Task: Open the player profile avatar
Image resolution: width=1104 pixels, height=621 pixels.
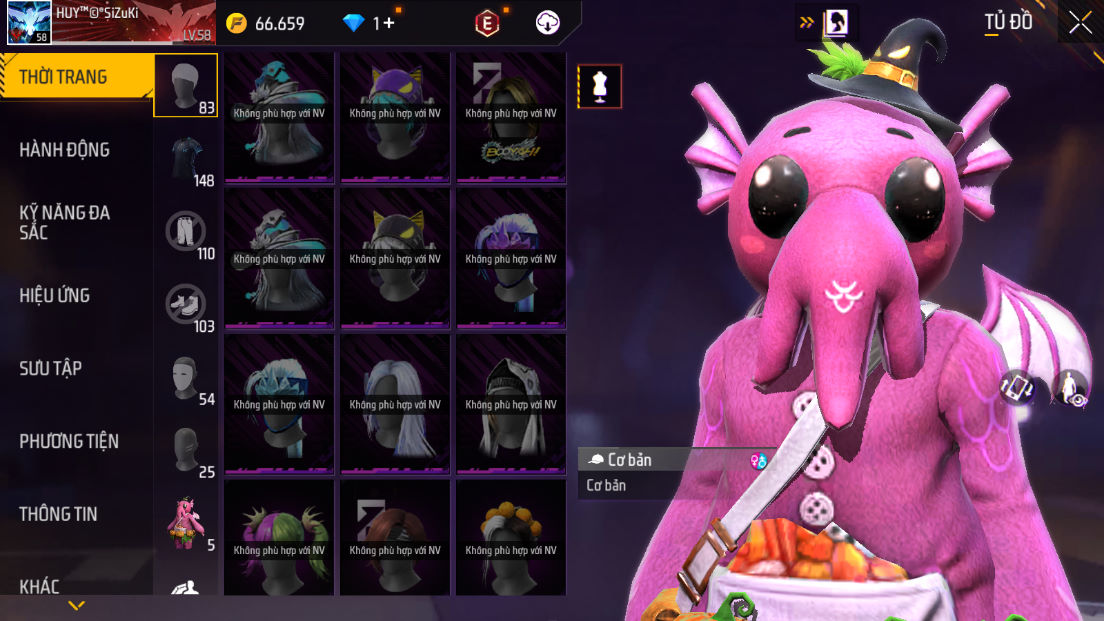Action: point(29,22)
